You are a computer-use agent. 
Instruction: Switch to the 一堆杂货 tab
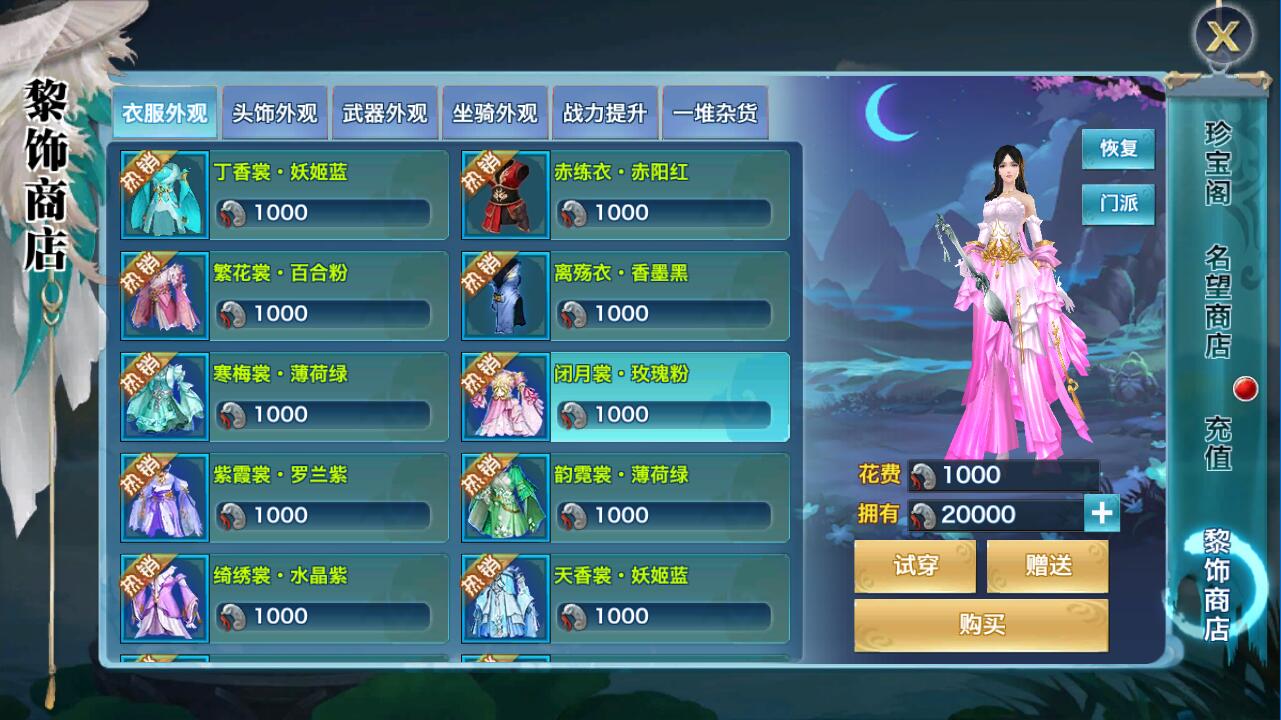click(715, 113)
